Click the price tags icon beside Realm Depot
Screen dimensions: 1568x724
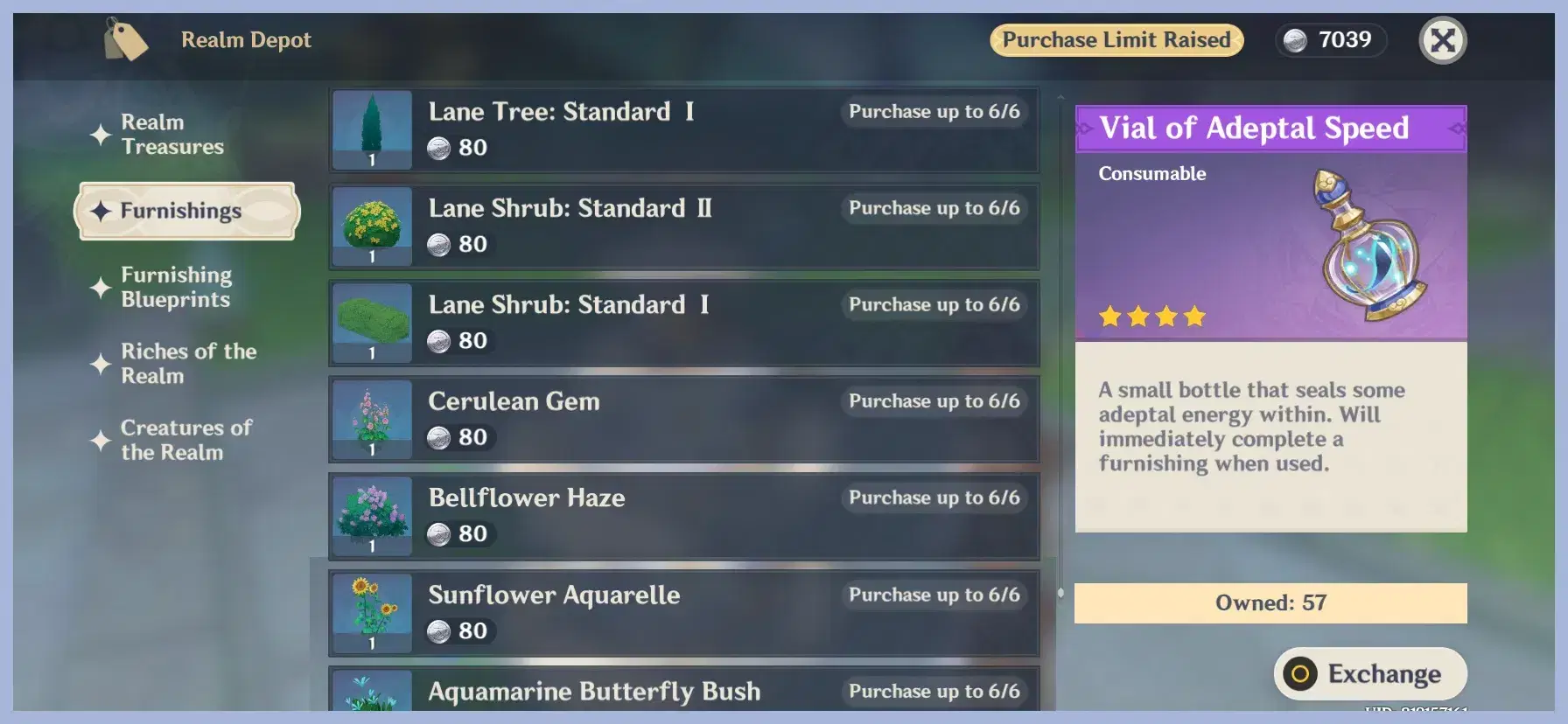(x=125, y=39)
